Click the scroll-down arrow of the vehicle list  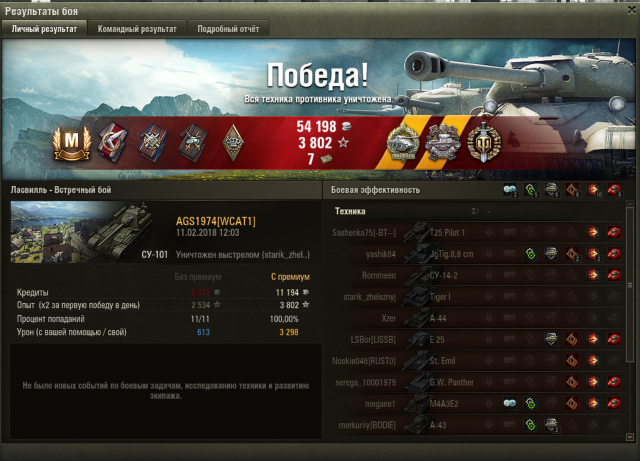click(627, 435)
